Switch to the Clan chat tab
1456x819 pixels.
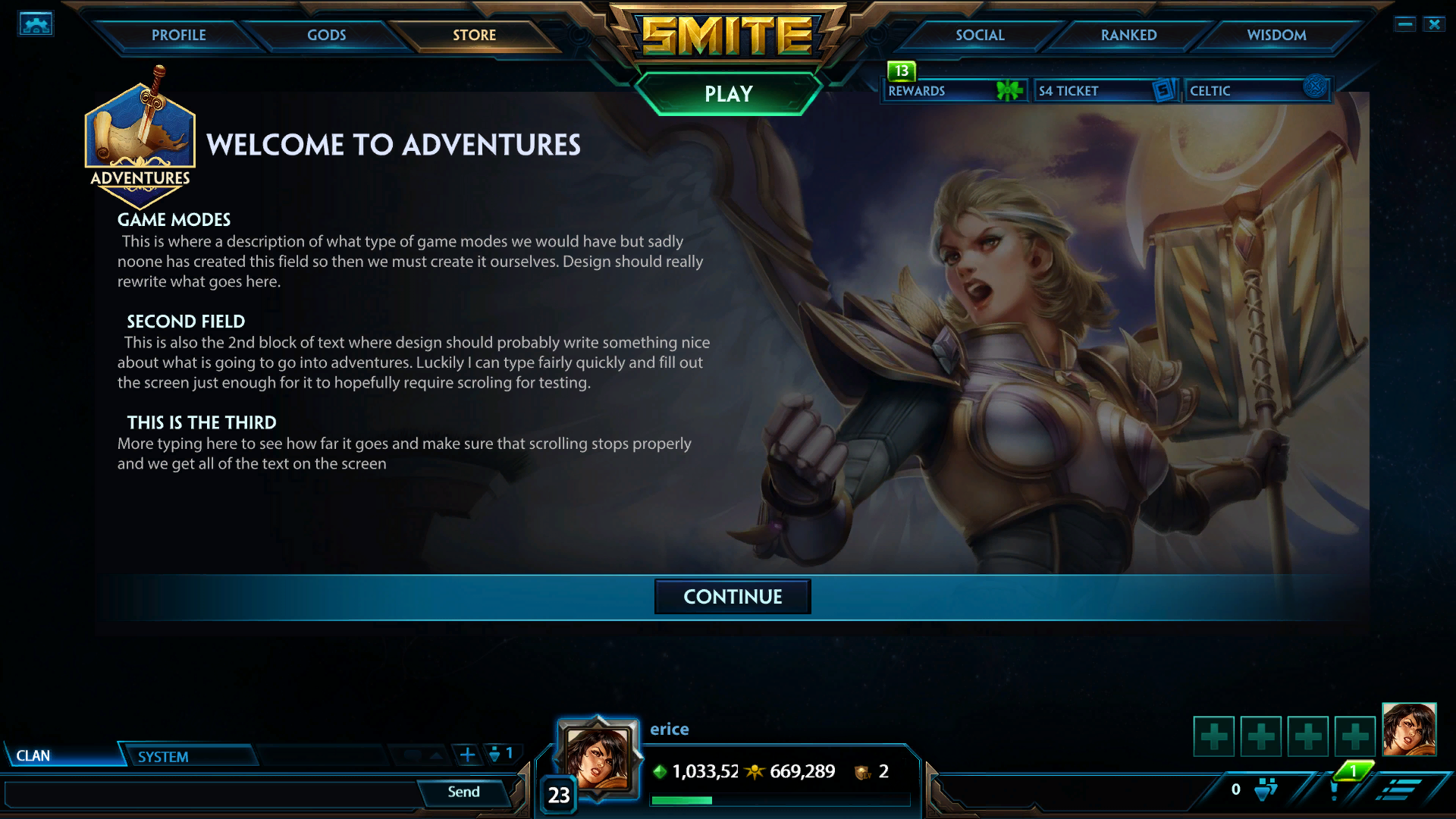61,755
